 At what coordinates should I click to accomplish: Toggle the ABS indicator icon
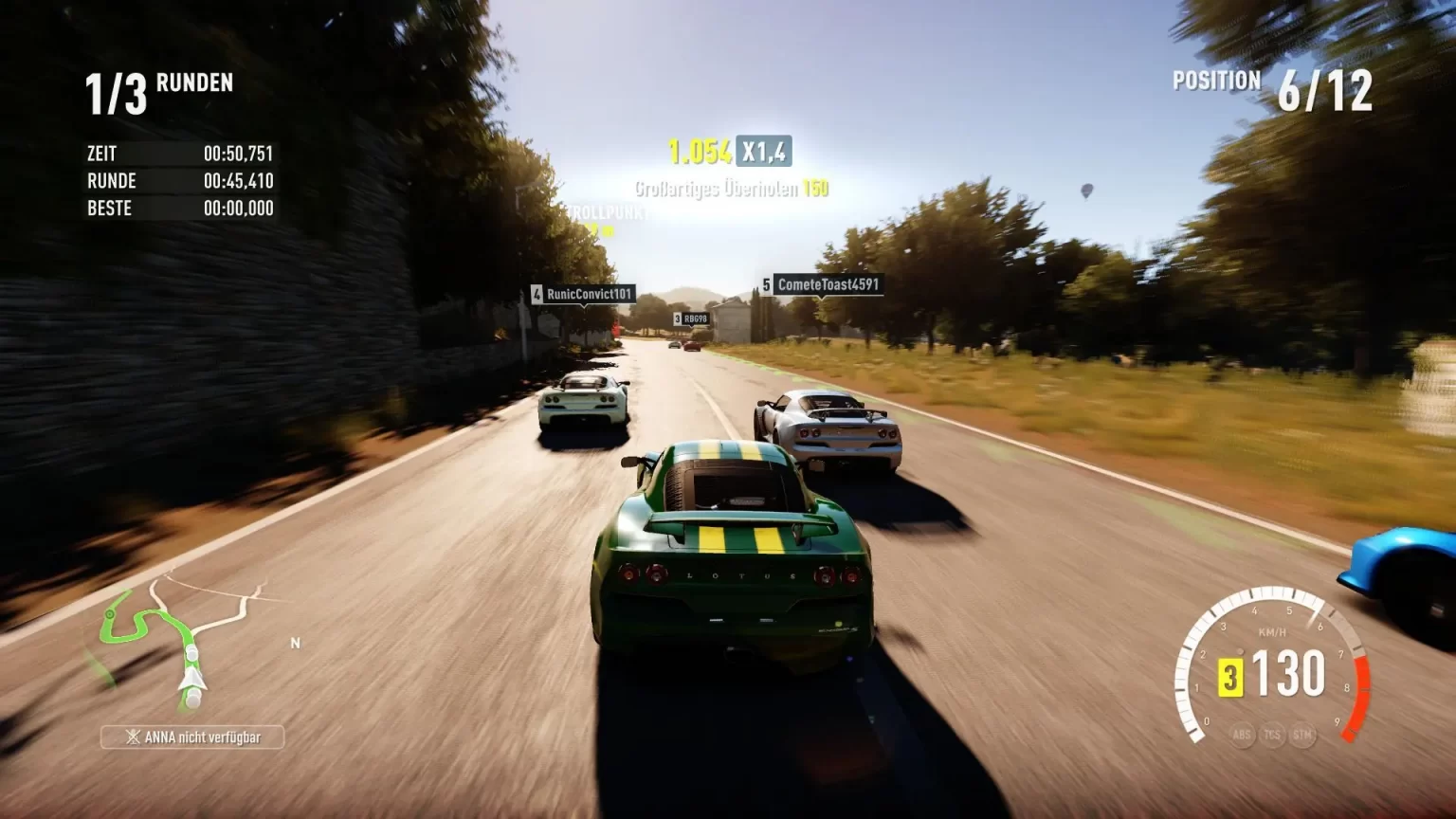[1242, 735]
